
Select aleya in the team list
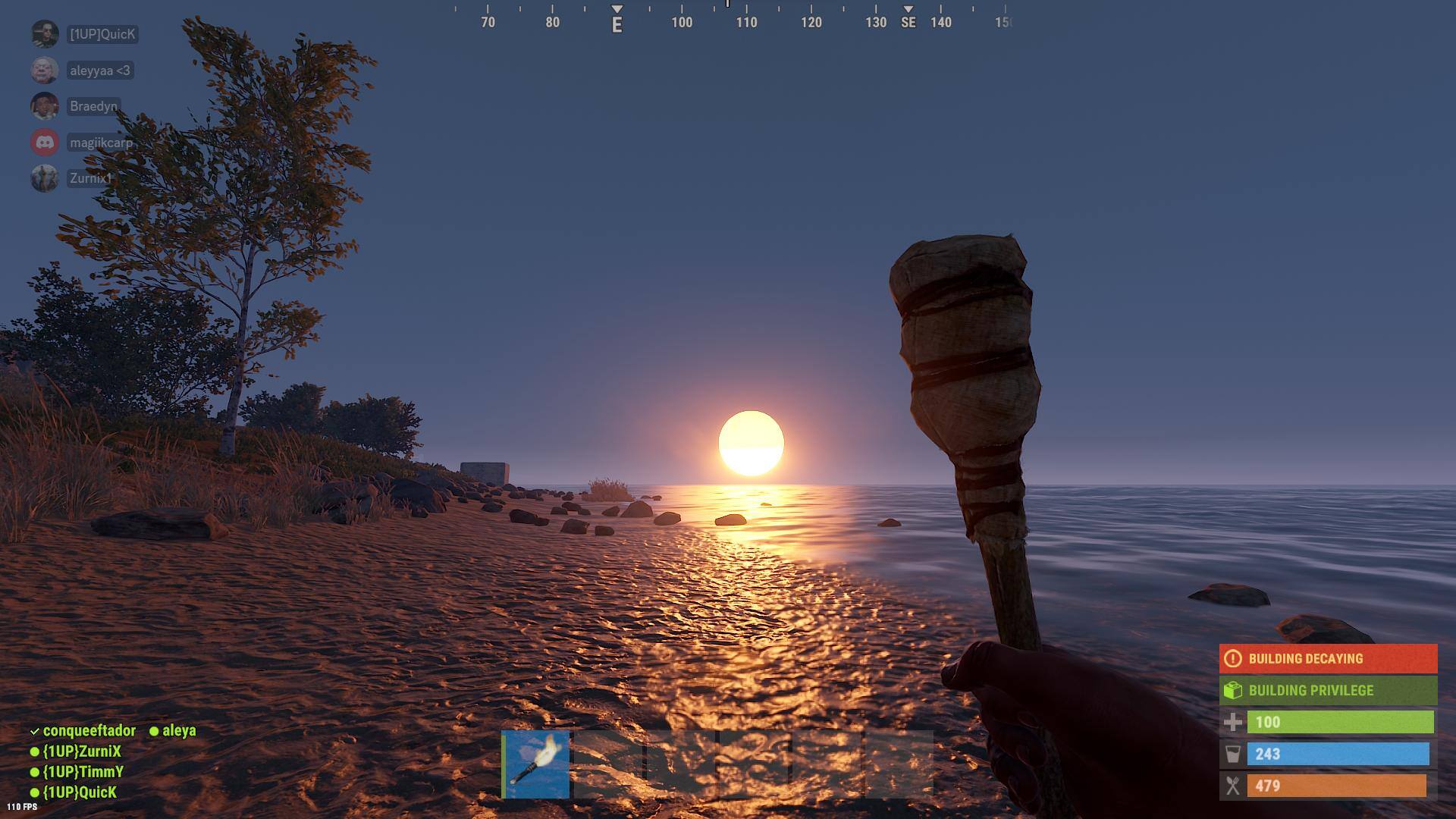[178, 731]
